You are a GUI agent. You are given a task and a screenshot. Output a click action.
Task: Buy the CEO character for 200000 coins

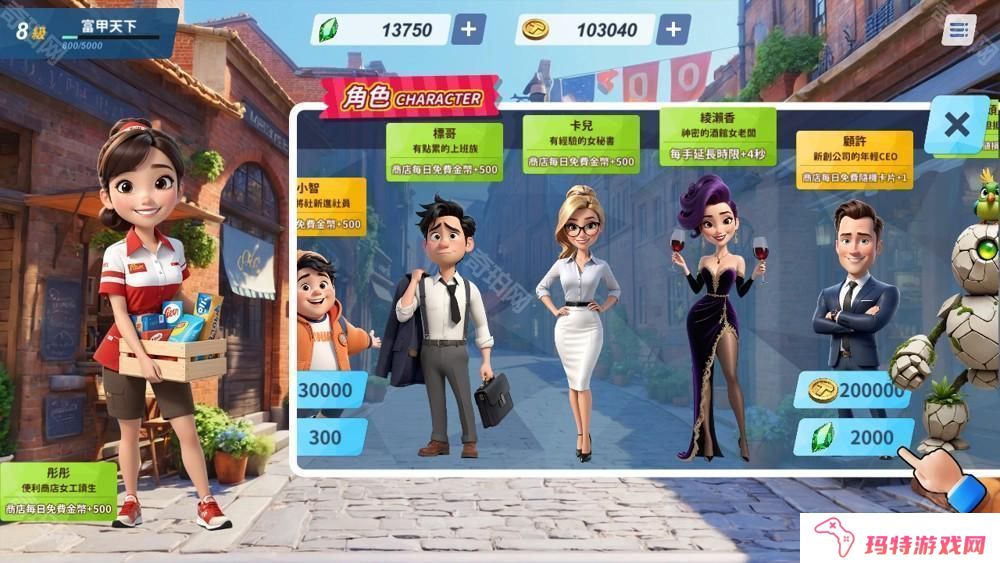click(851, 390)
